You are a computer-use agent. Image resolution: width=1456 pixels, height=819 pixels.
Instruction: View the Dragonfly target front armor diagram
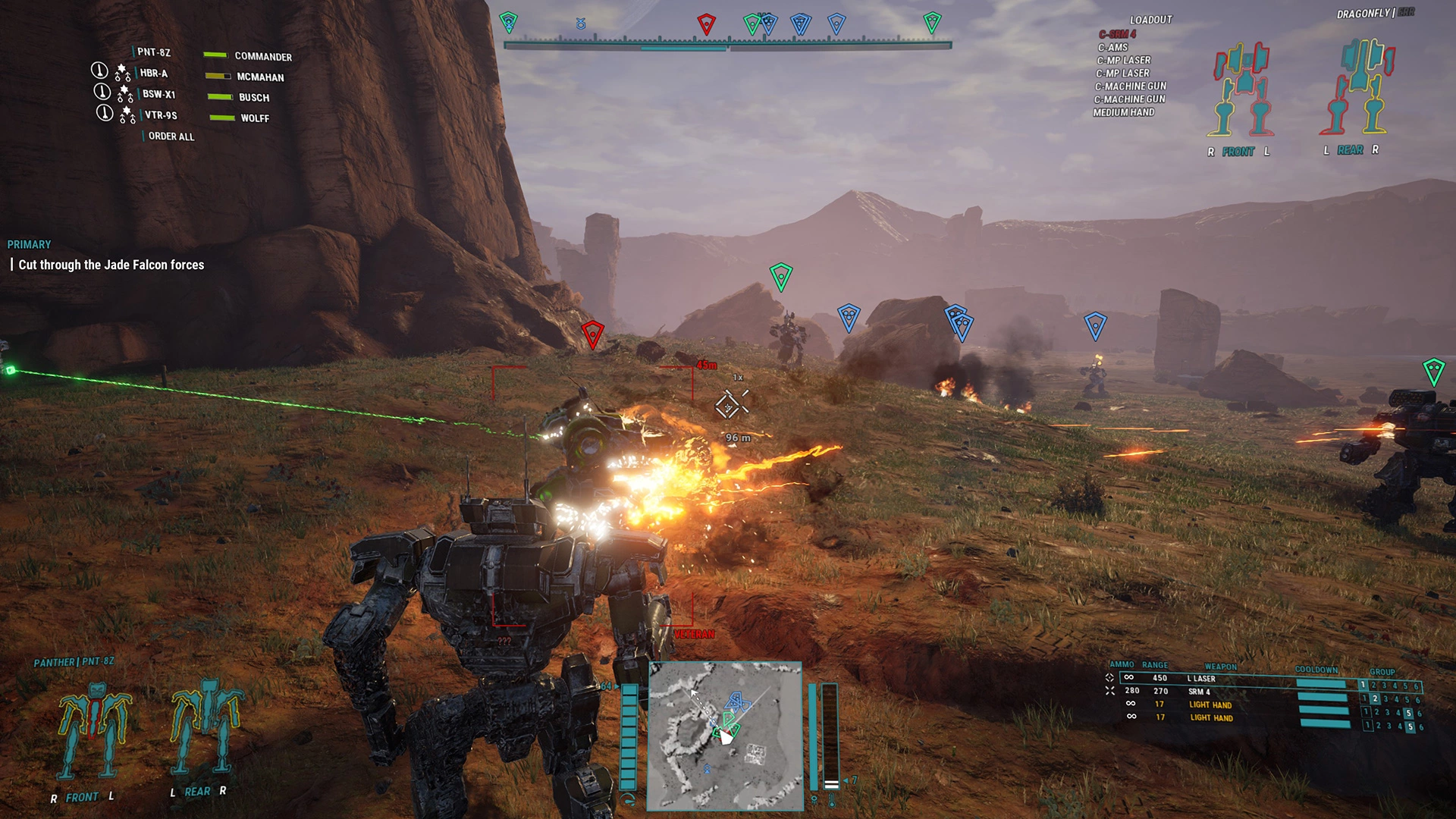(1241, 89)
